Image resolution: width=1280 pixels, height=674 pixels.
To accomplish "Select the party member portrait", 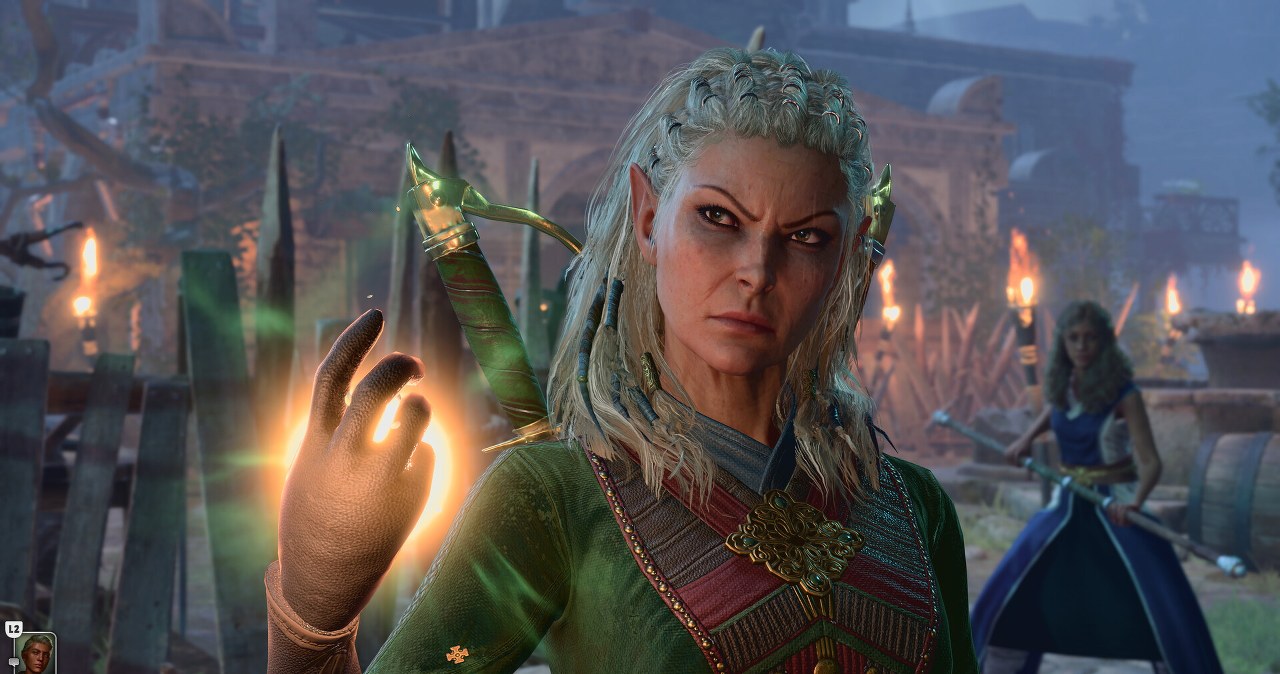I will (37, 654).
